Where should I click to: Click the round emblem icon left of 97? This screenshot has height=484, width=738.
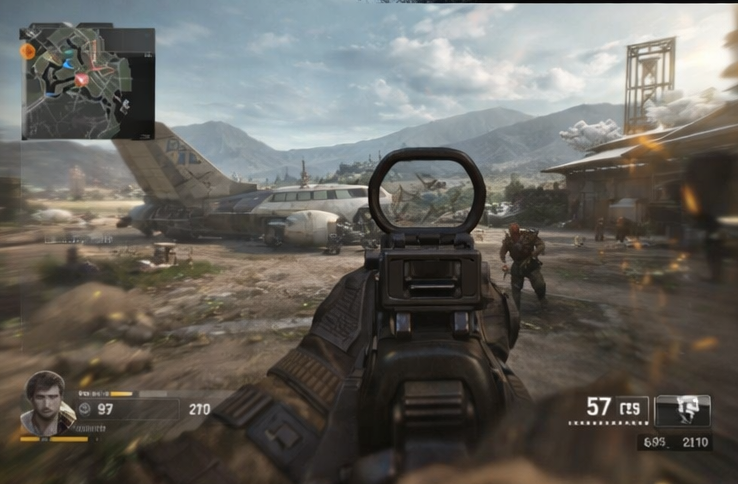85,408
